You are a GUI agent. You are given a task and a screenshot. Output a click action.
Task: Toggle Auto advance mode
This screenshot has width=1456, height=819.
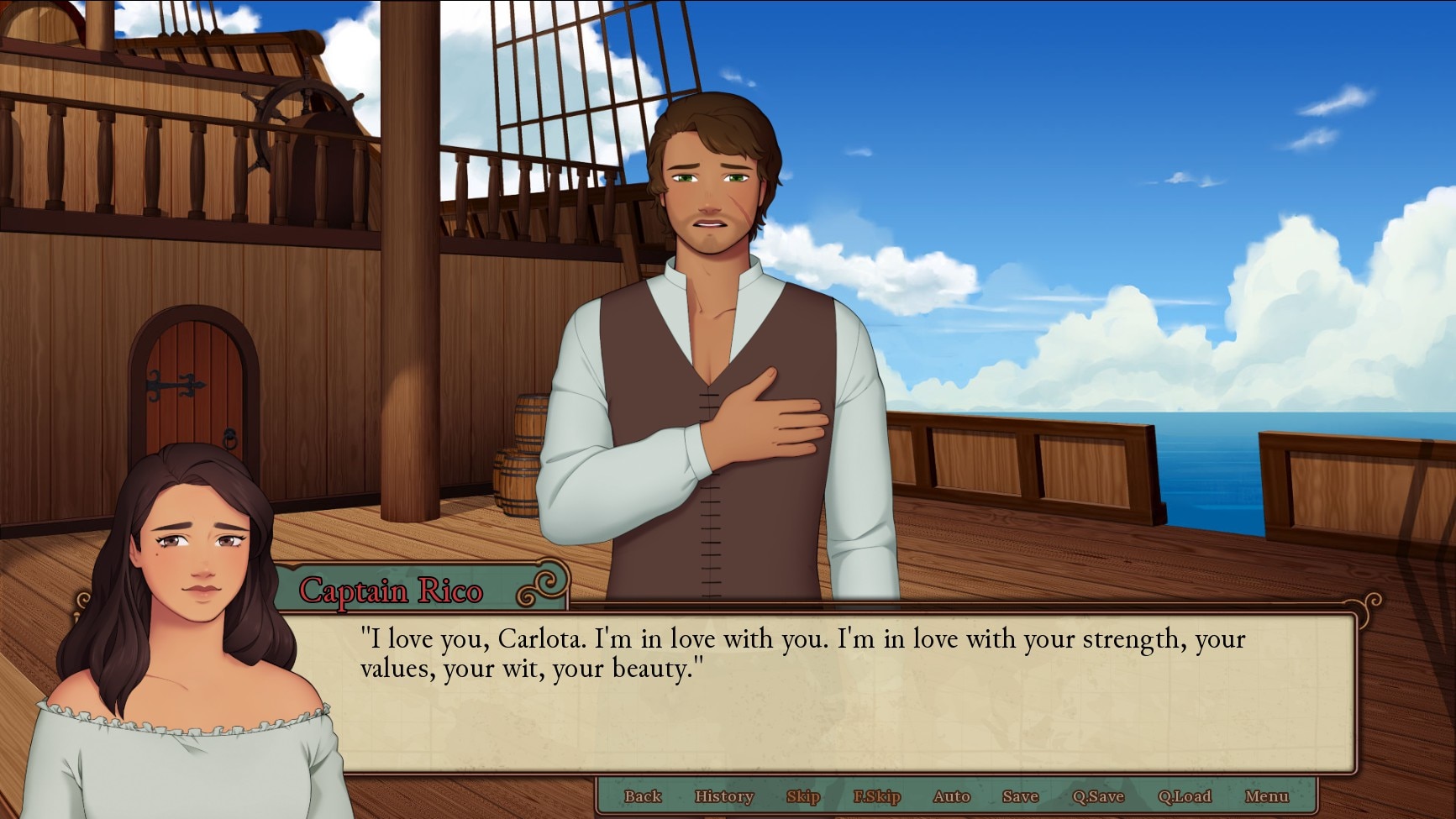click(x=951, y=796)
